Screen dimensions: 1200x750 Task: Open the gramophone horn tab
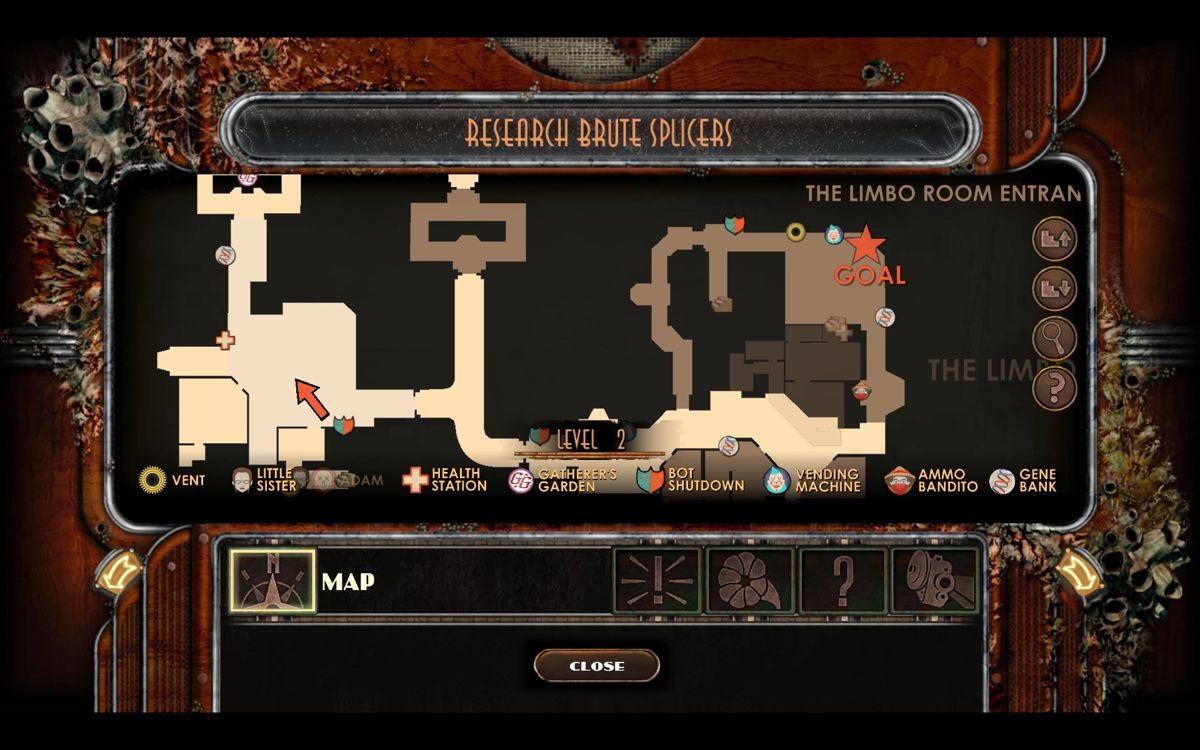(x=749, y=581)
